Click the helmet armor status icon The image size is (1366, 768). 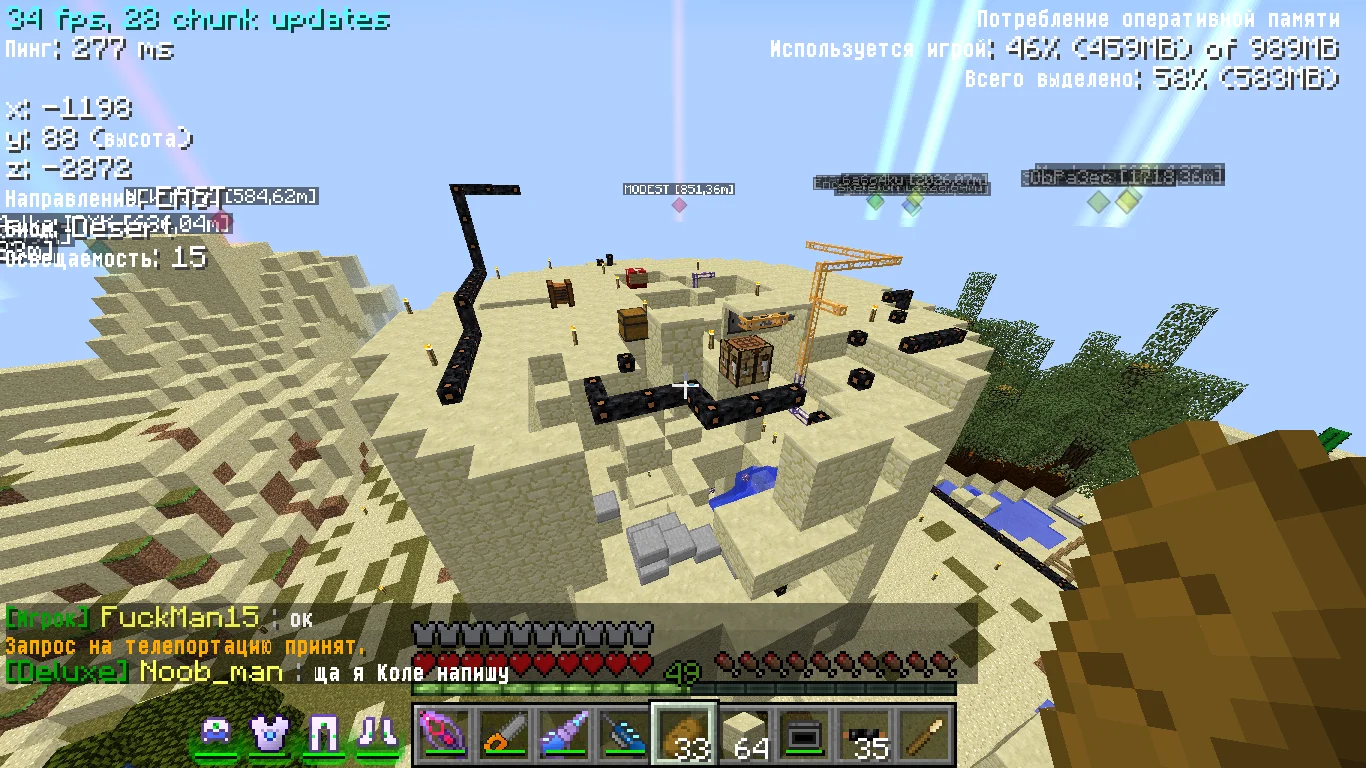coord(216,735)
